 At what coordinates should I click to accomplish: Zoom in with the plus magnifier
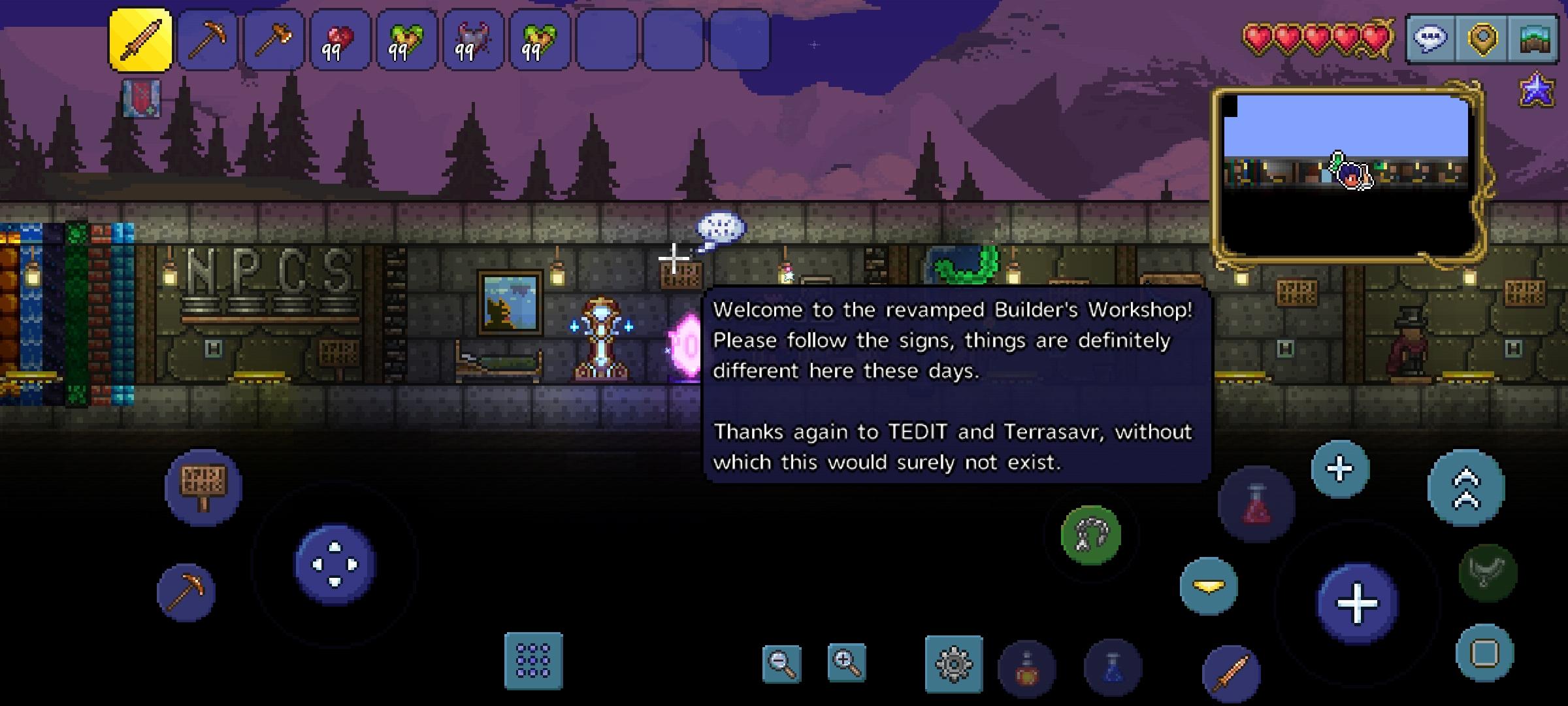[847, 662]
